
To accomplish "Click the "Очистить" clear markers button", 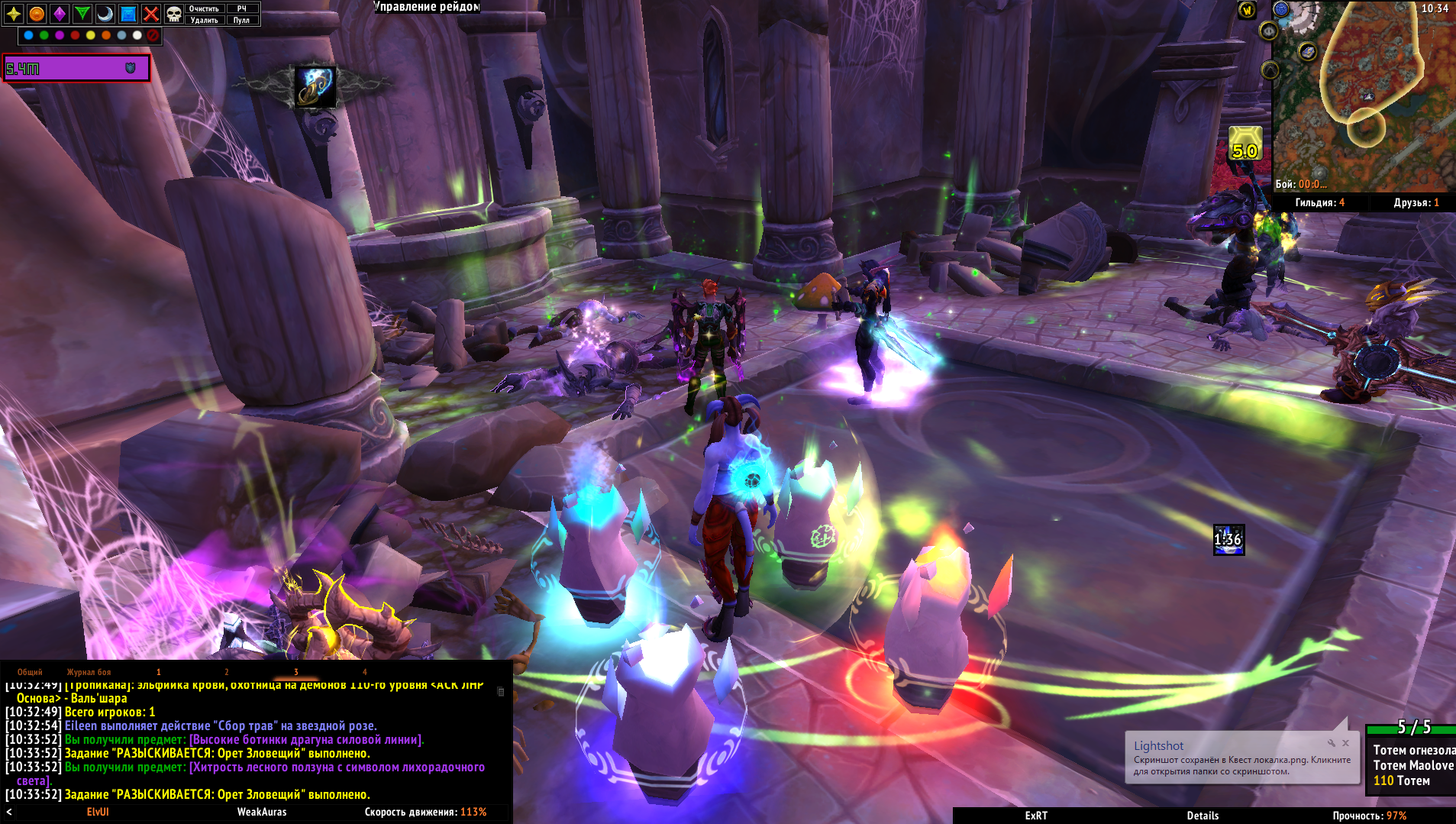I will click(x=204, y=8).
